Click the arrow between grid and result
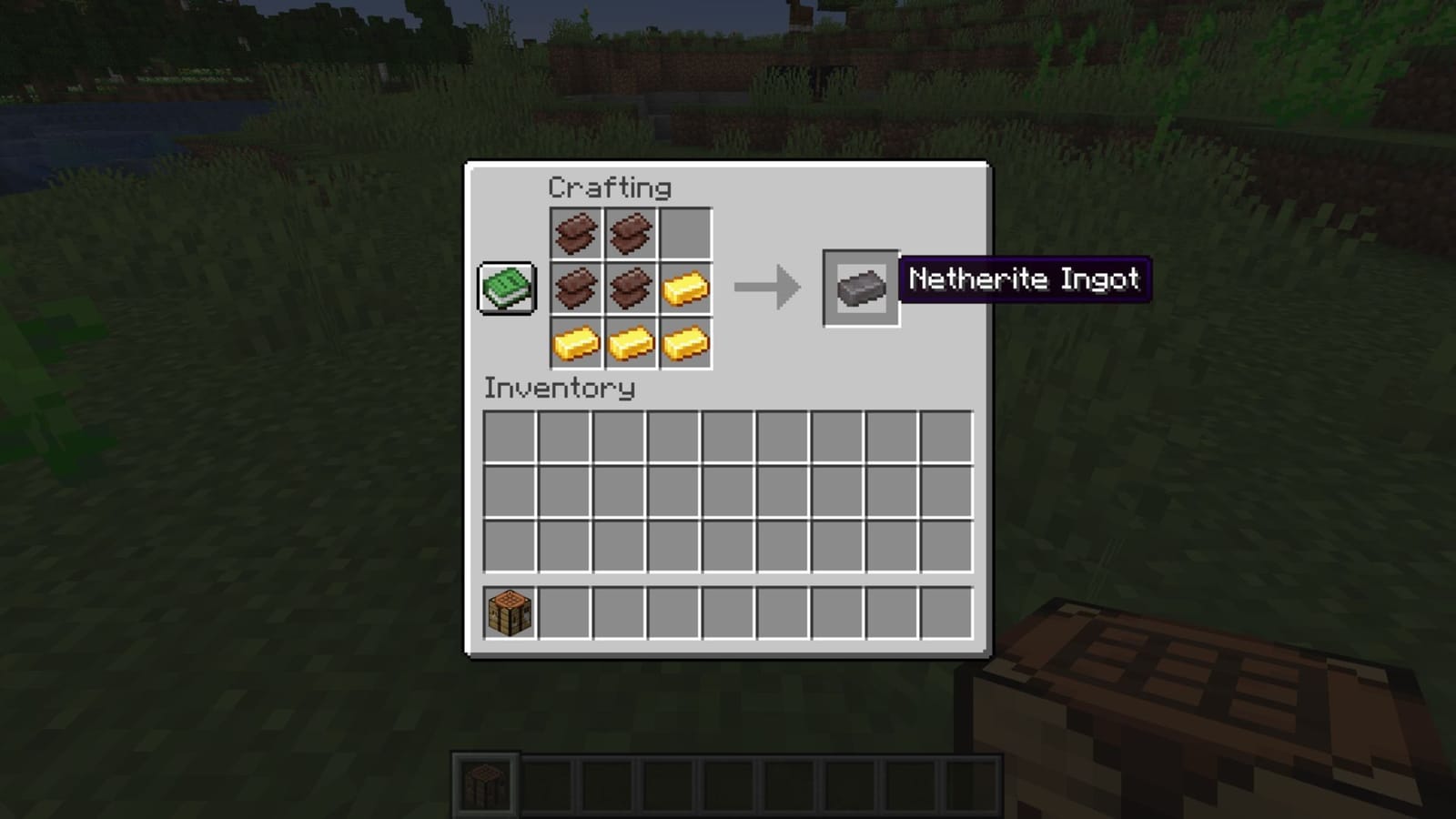1456x819 pixels. click(769, 288)
